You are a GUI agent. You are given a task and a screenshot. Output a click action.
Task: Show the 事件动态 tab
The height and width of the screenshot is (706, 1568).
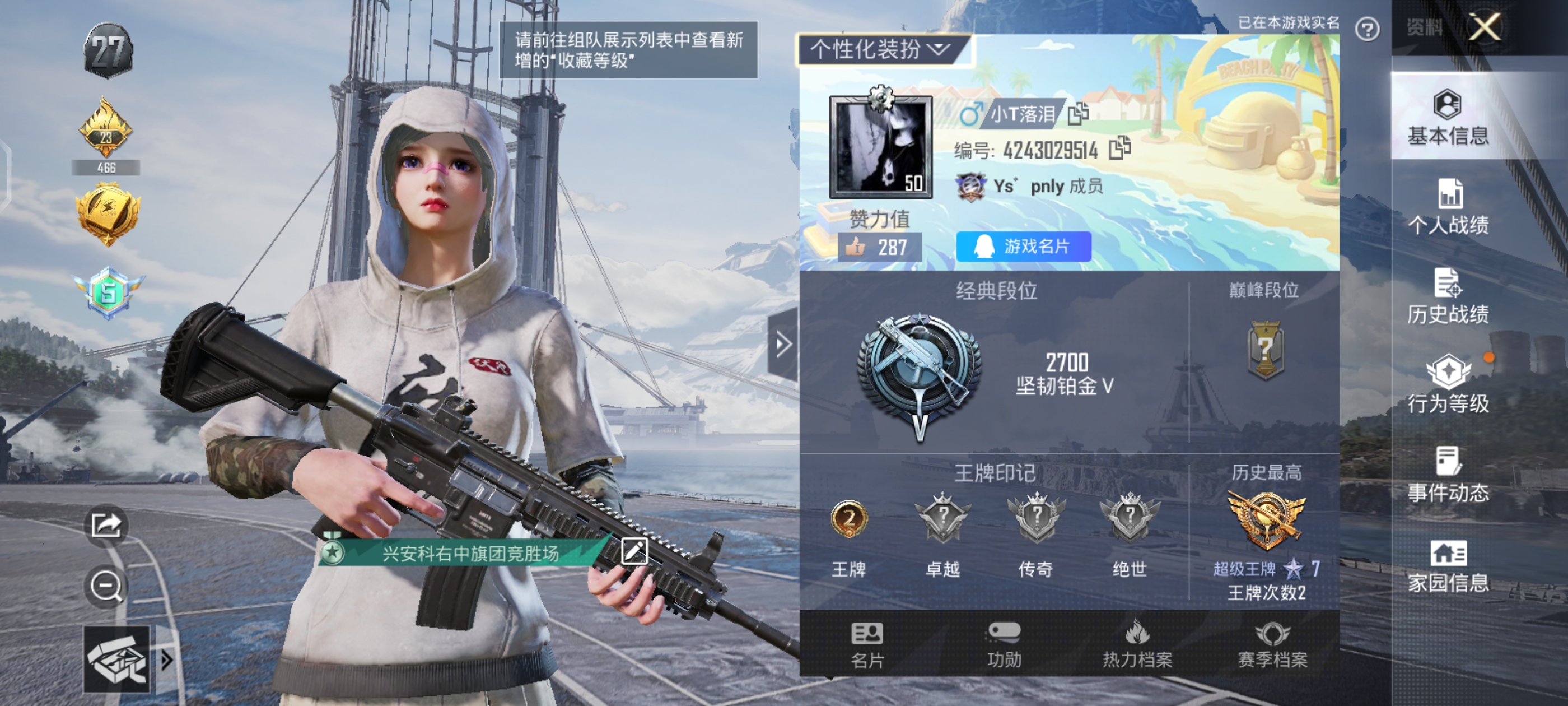[1448, 475]
